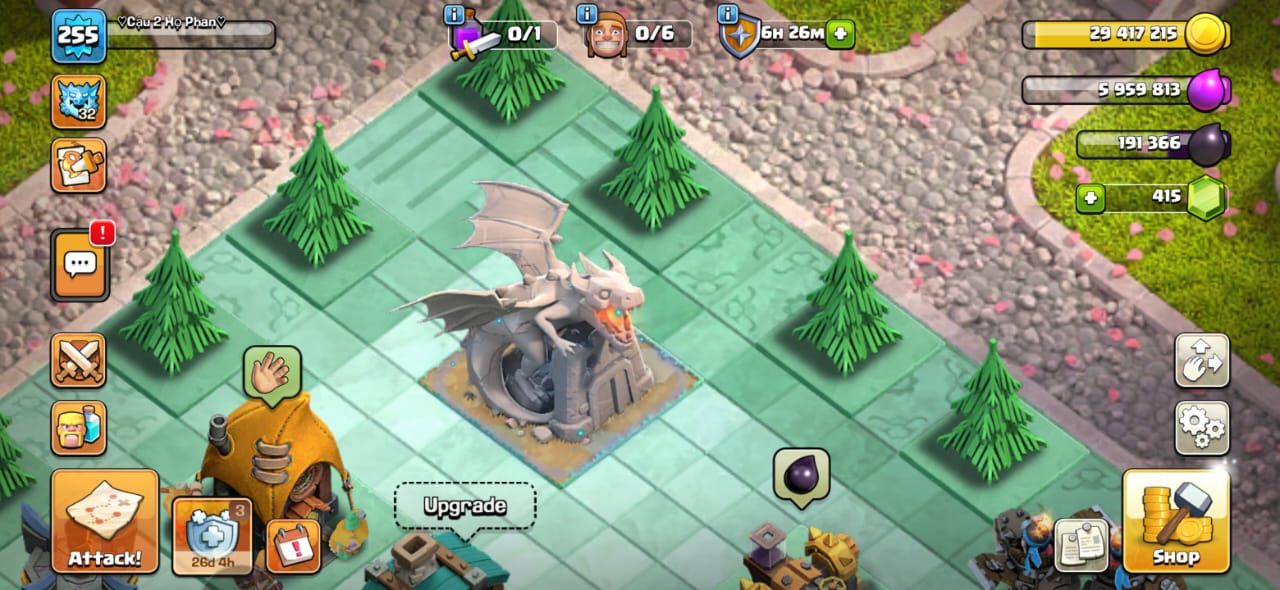Open the village layout editor
1280x590 pixels.
coord(1201,360)
